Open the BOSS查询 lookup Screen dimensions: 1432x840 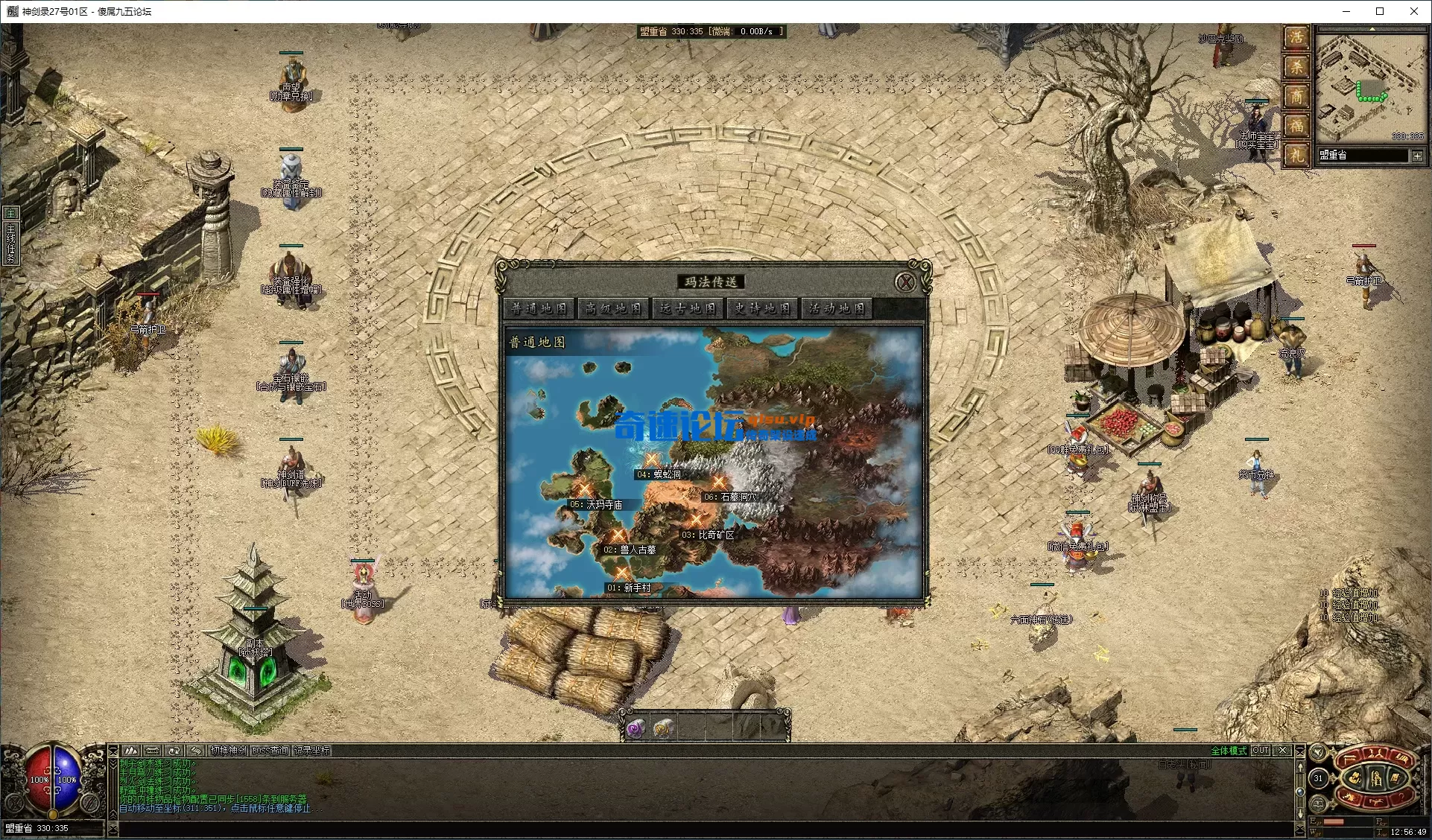pos(270,751)
